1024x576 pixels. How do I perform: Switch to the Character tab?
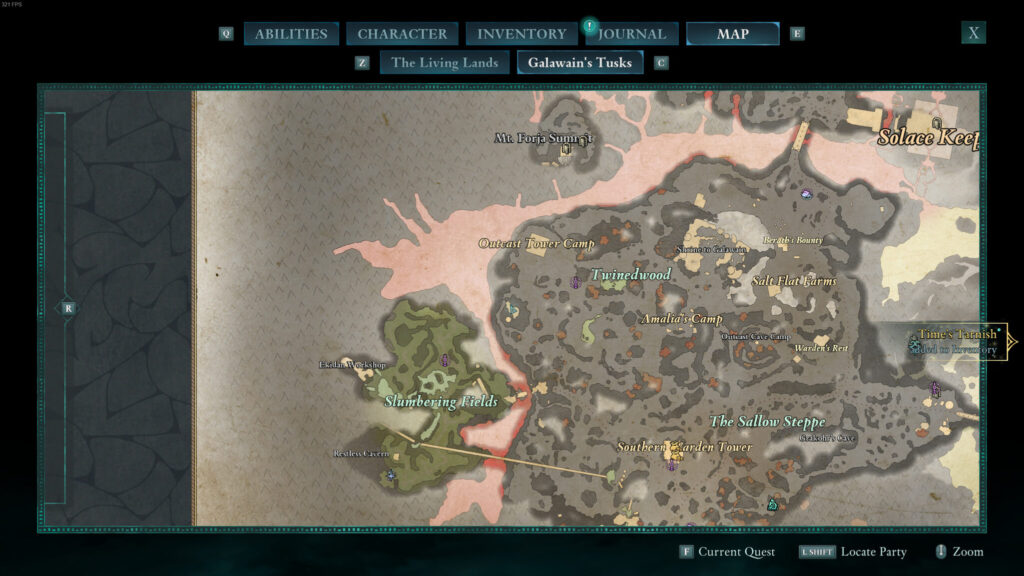point(402,34)
